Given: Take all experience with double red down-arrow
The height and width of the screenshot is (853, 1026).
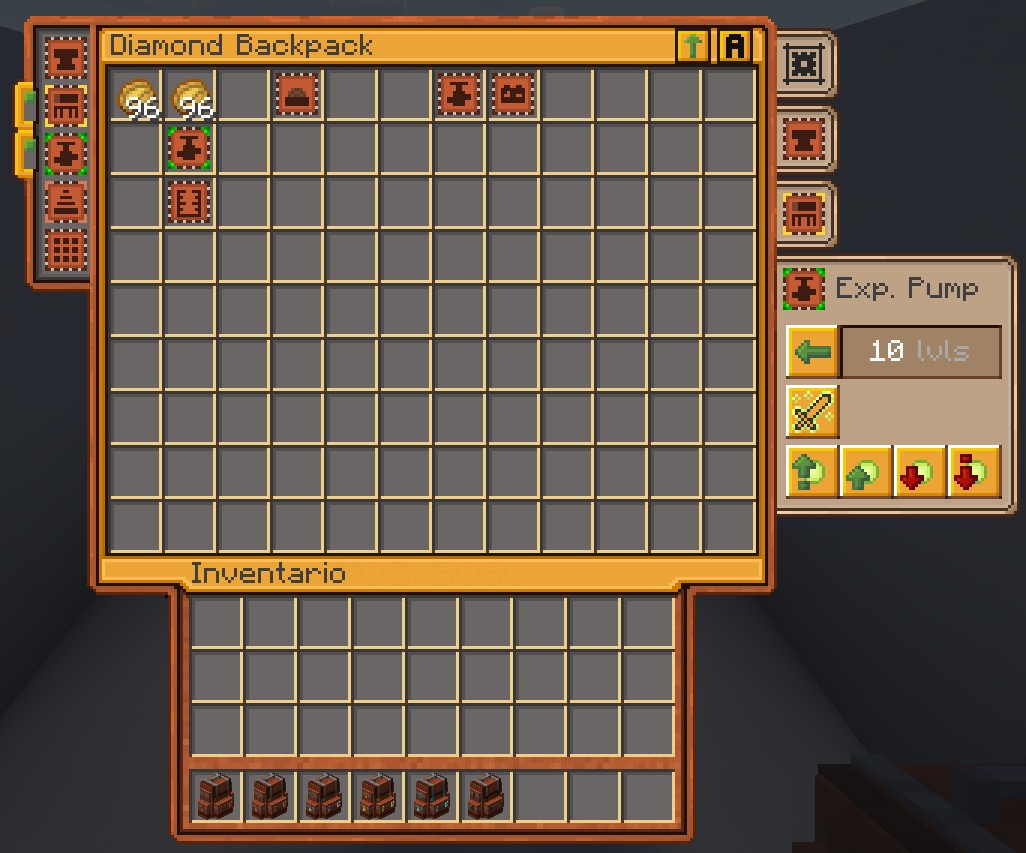Looking at the screenshot, I should click(x=973, y=471).
